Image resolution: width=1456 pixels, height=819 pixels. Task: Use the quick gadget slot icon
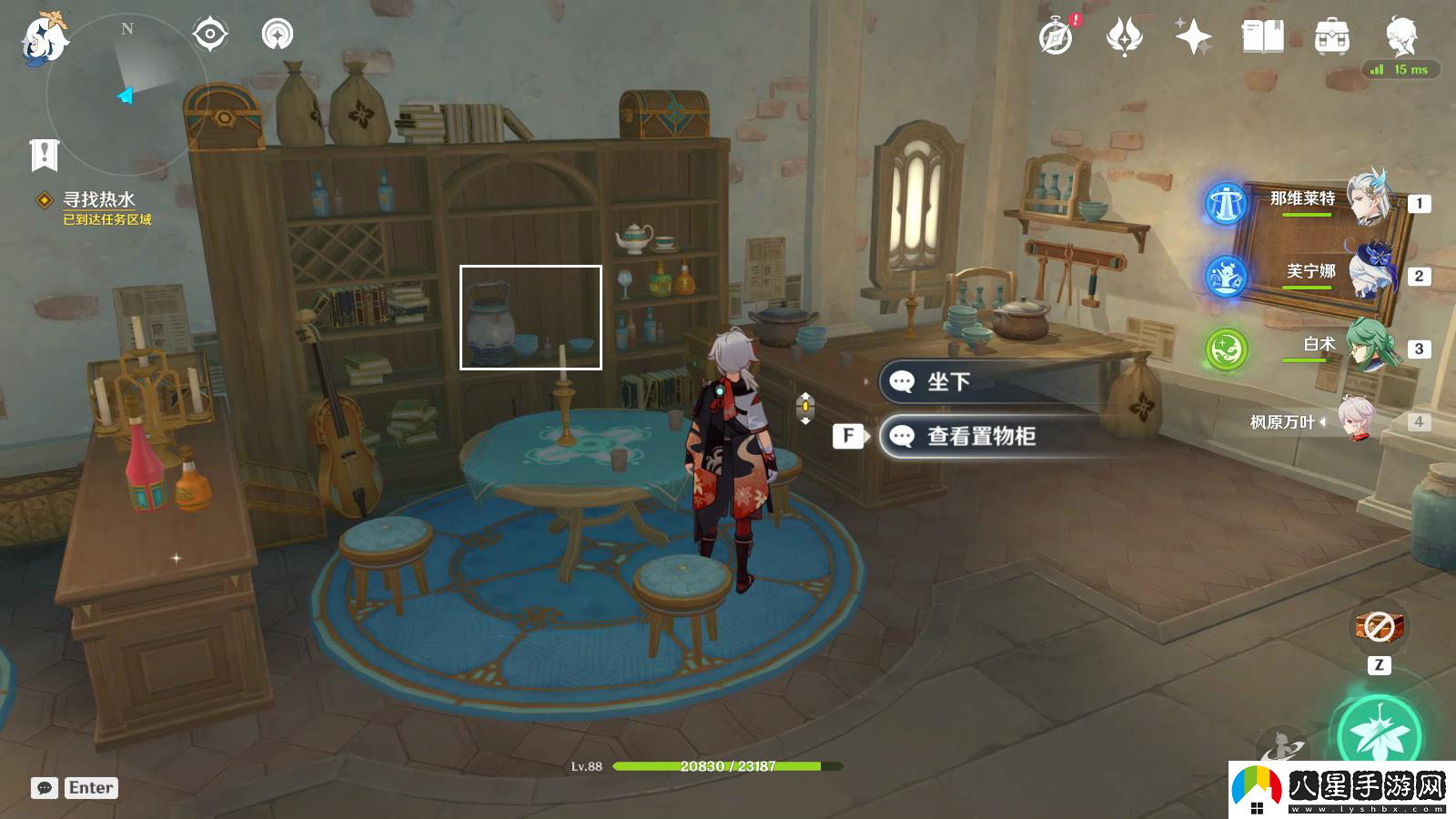pyautogui.click(x=1380, y=627)
